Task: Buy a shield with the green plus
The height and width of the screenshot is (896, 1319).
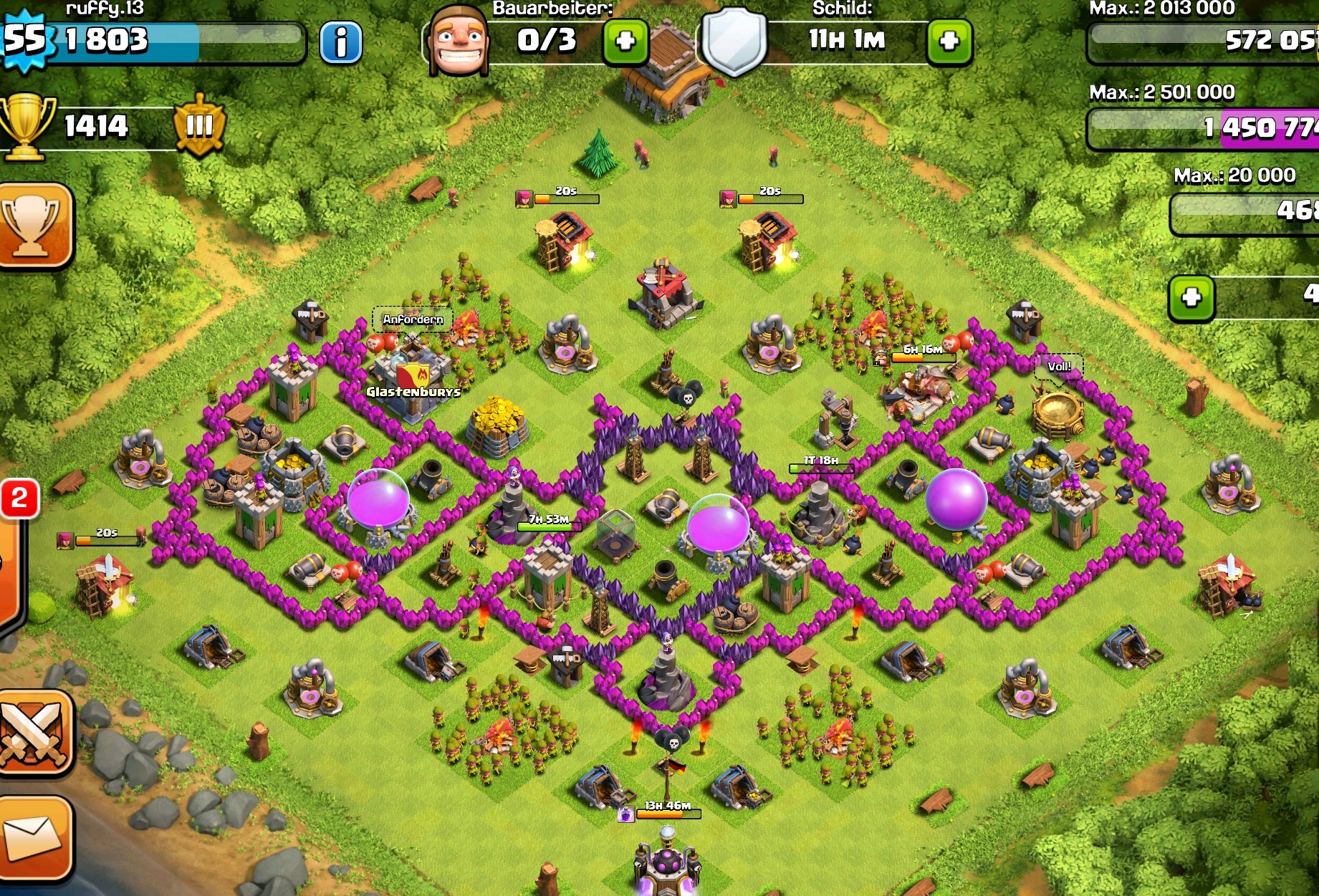Action: click(949, 42)
